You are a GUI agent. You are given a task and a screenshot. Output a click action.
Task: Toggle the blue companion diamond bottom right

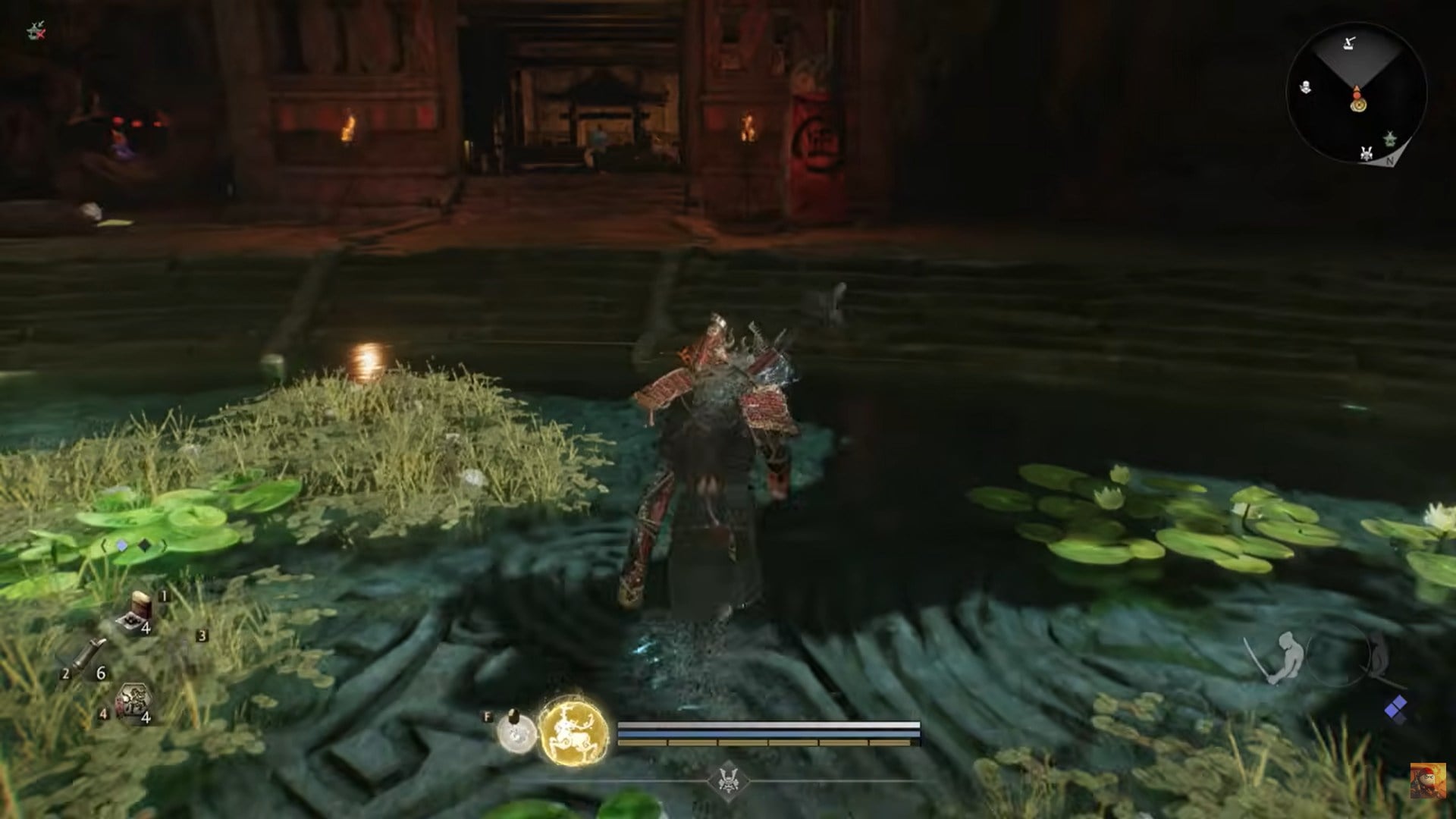(1395, 705)
